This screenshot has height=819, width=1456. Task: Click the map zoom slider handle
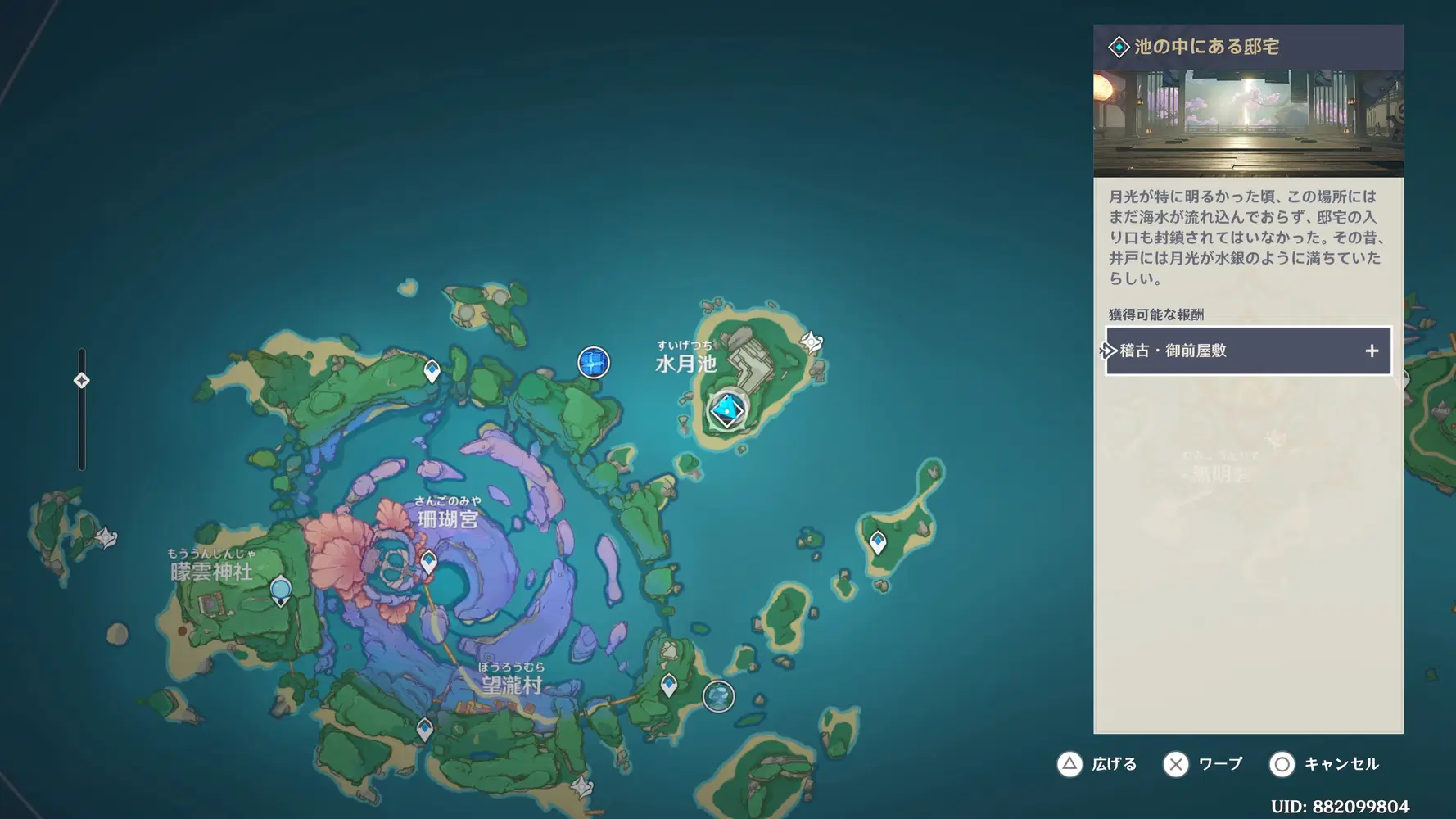point(82,380)
